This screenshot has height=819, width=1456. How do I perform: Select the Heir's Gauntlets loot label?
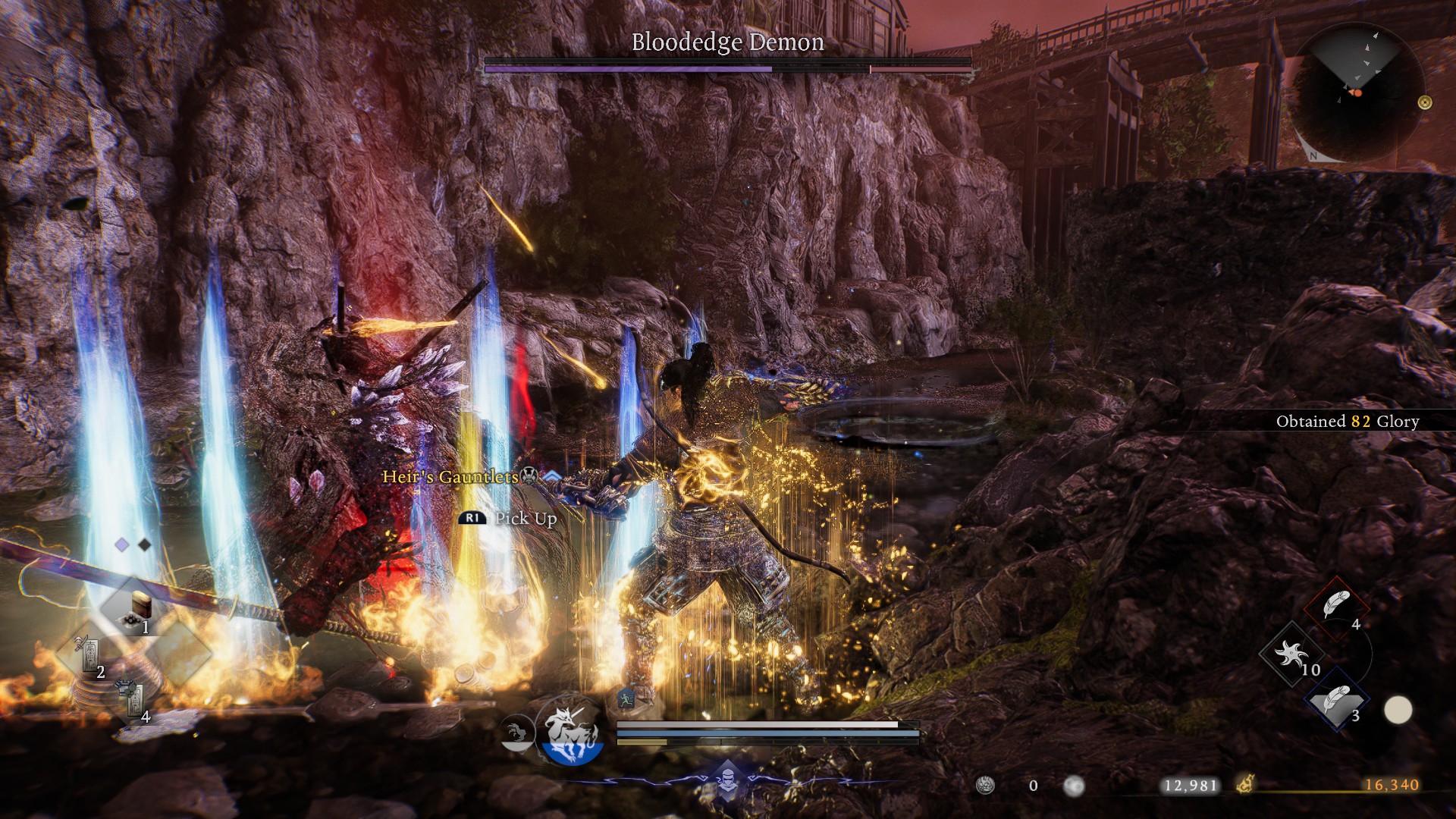tap(450, 477)
